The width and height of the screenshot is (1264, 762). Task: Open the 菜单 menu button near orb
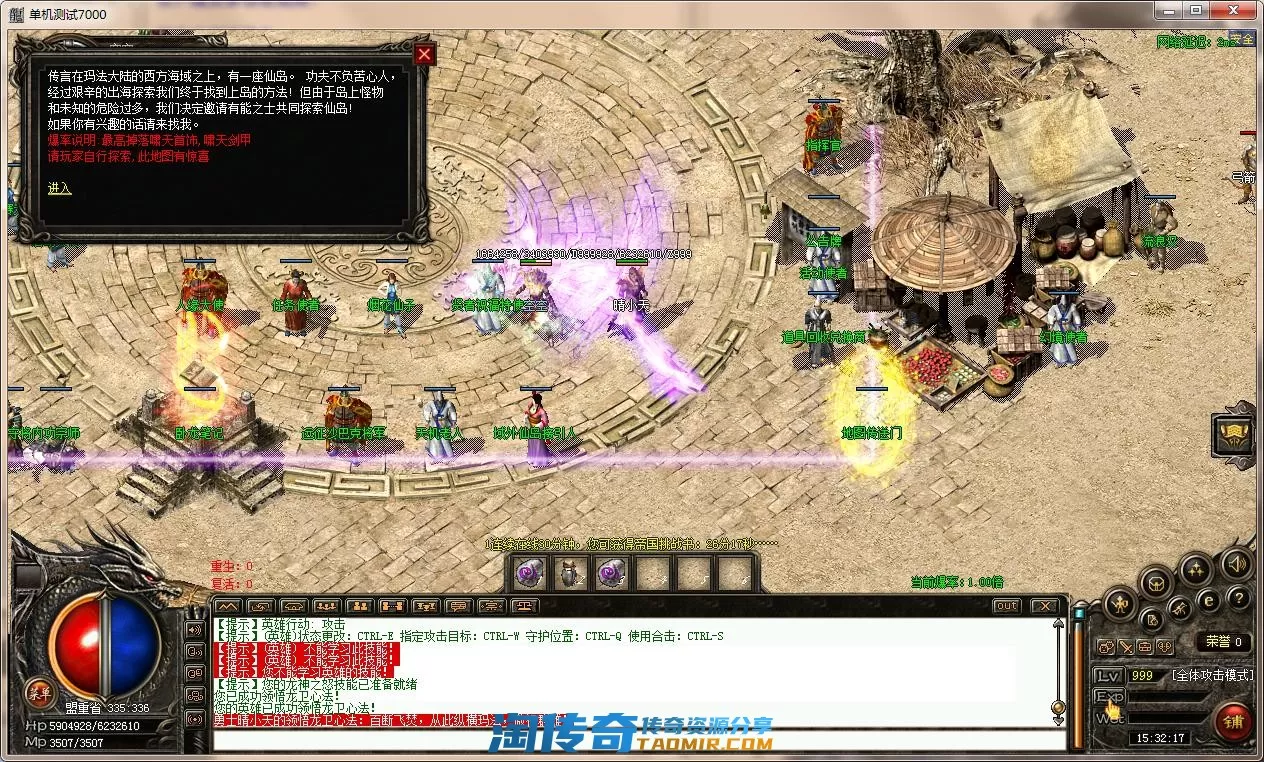[x=39, y=691]
